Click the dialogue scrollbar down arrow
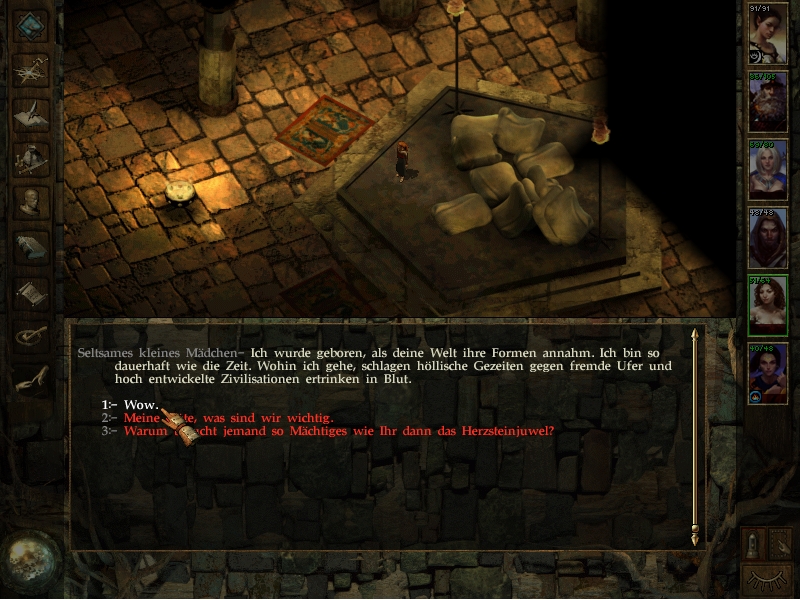 click(x=694, y=538)
